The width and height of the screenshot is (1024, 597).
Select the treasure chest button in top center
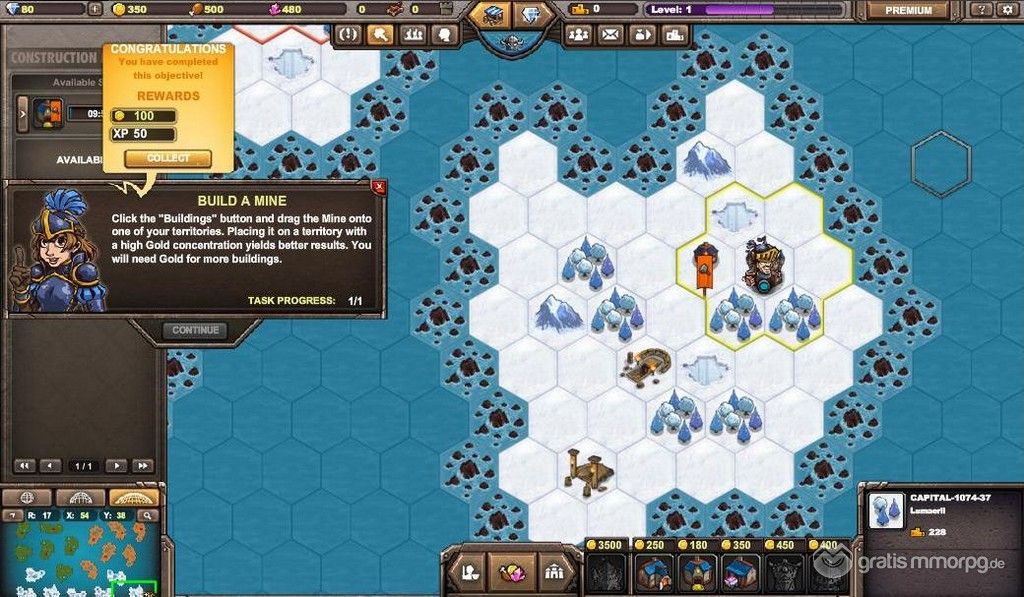point(491,15)
